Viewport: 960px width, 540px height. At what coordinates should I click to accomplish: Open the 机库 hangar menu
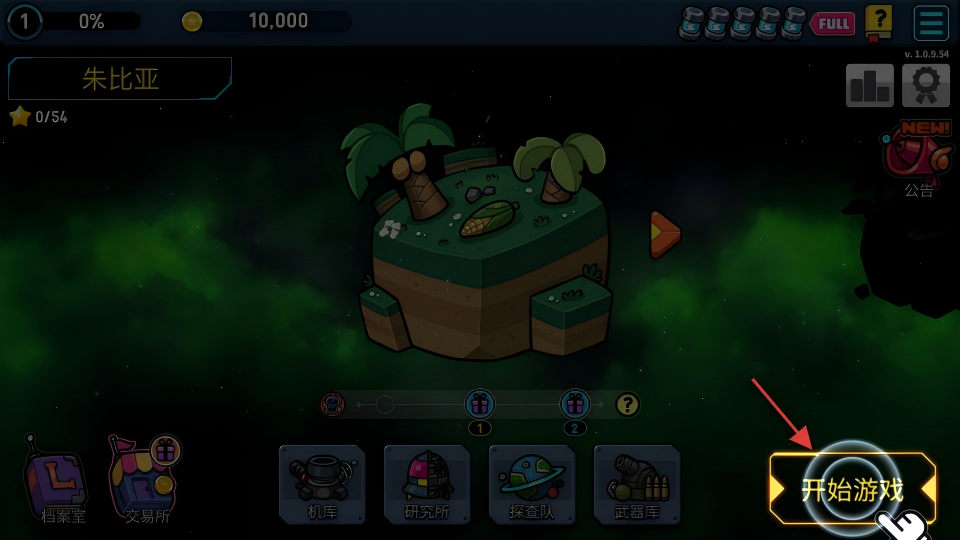[322, 484]
